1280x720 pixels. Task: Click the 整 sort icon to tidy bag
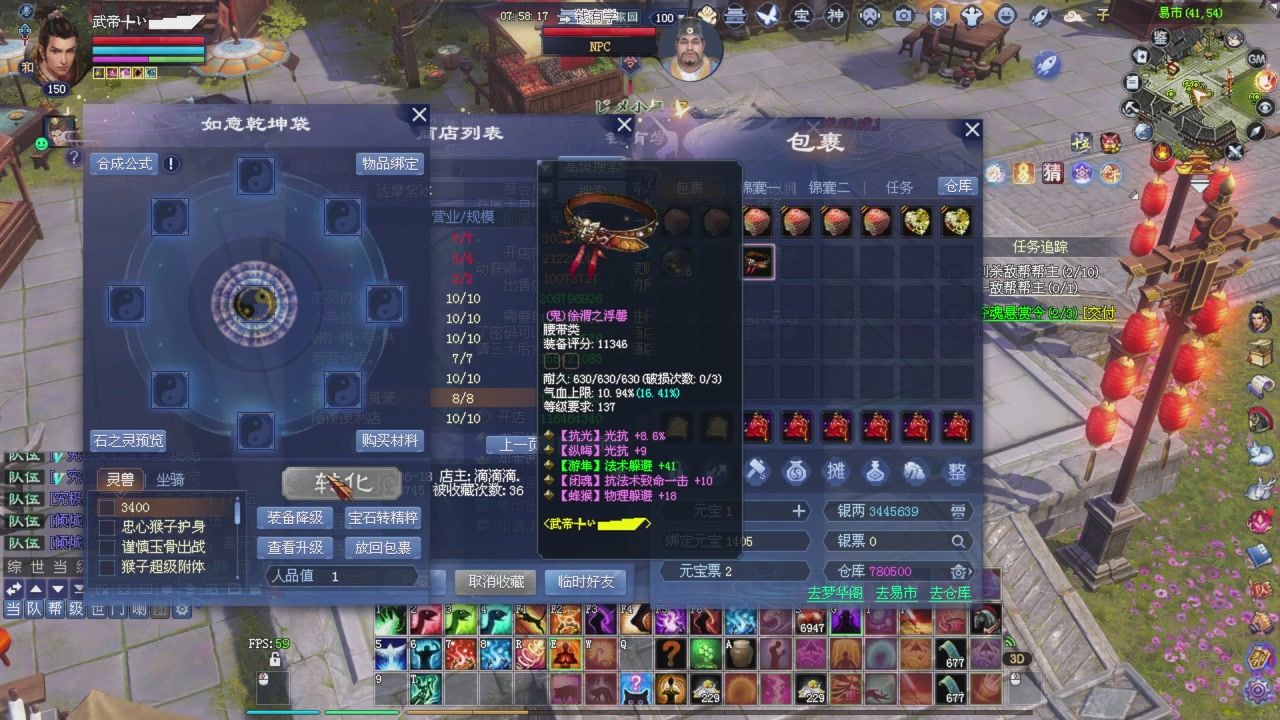pyautogui.click(x=956, y=471)
